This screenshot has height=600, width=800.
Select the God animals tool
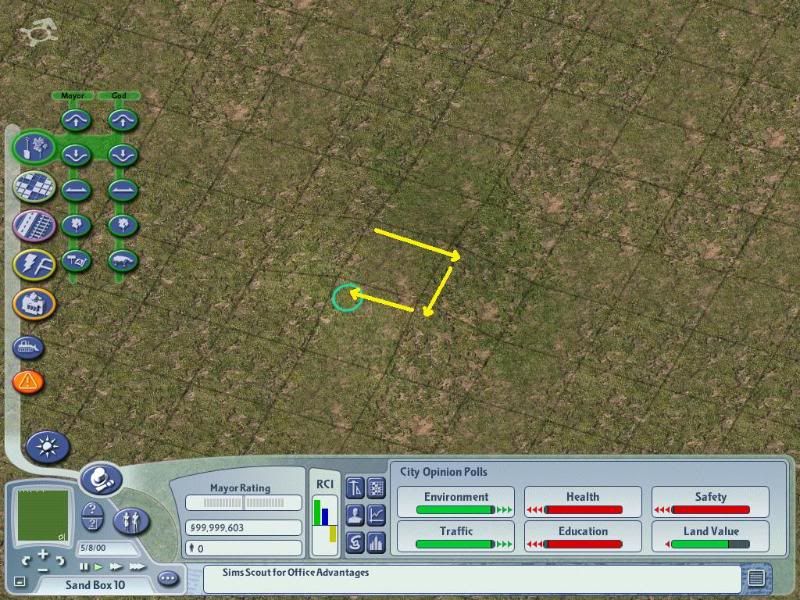pos(121,260)
